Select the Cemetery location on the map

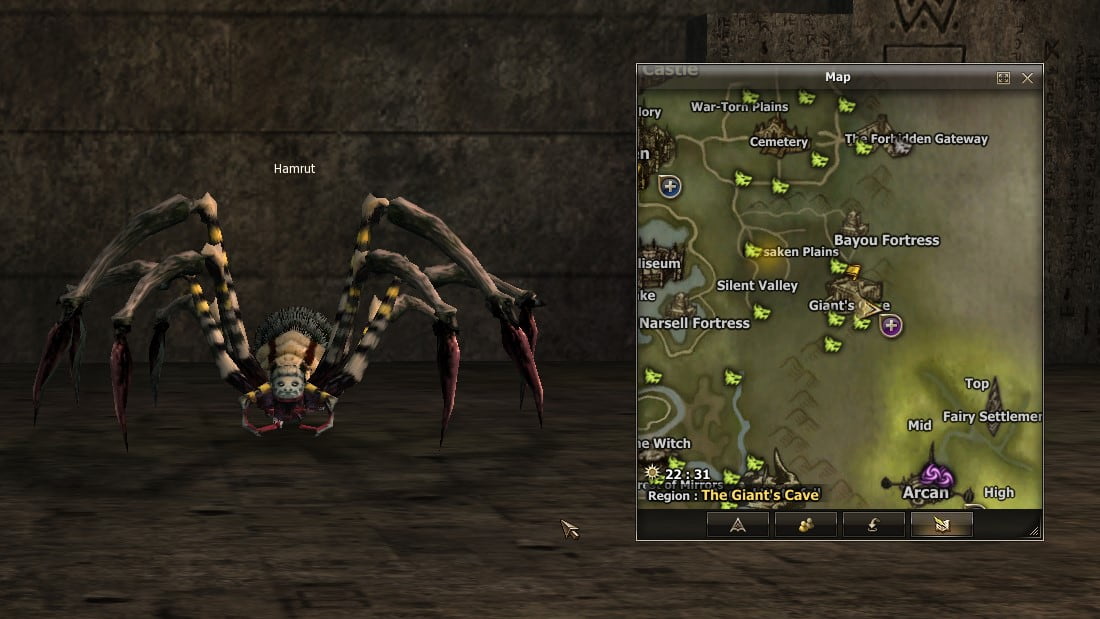pos(779,141)
